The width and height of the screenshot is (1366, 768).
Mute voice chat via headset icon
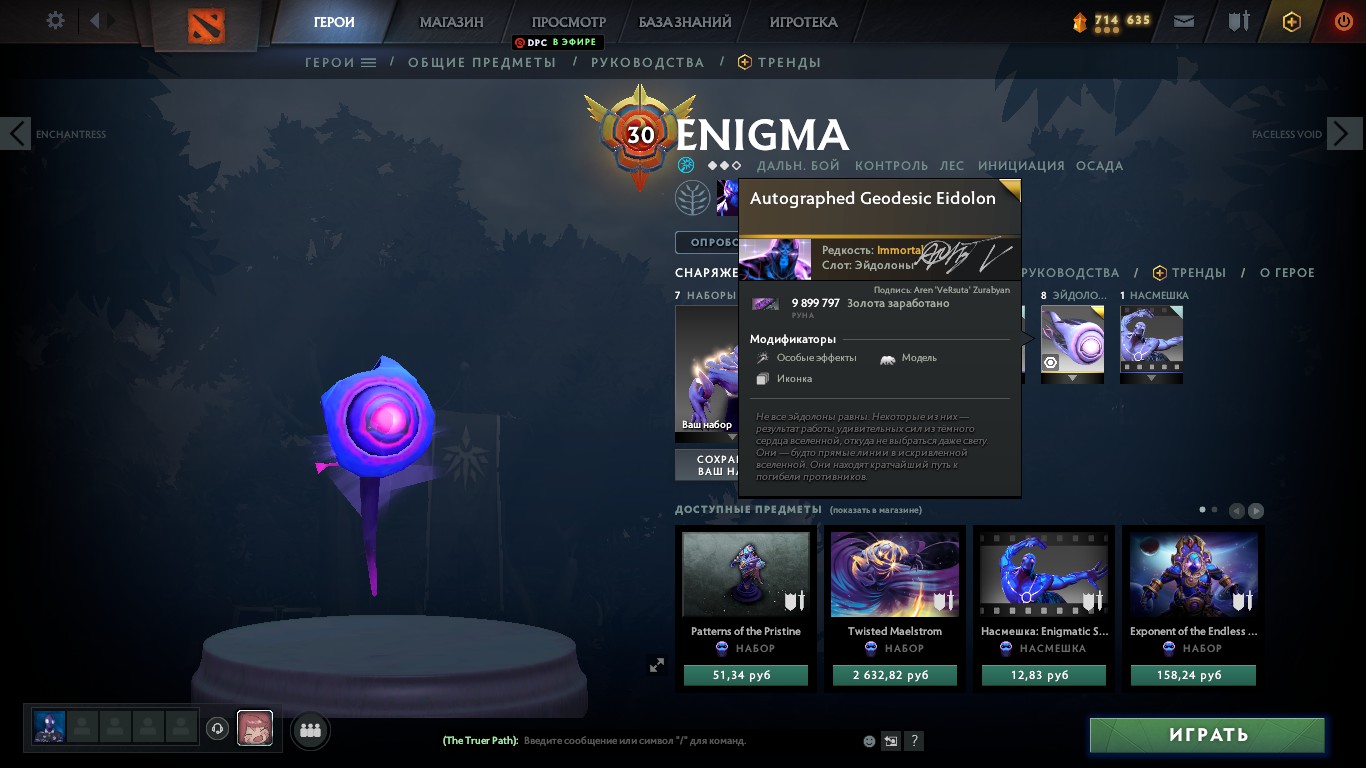(x=218, y=730)
